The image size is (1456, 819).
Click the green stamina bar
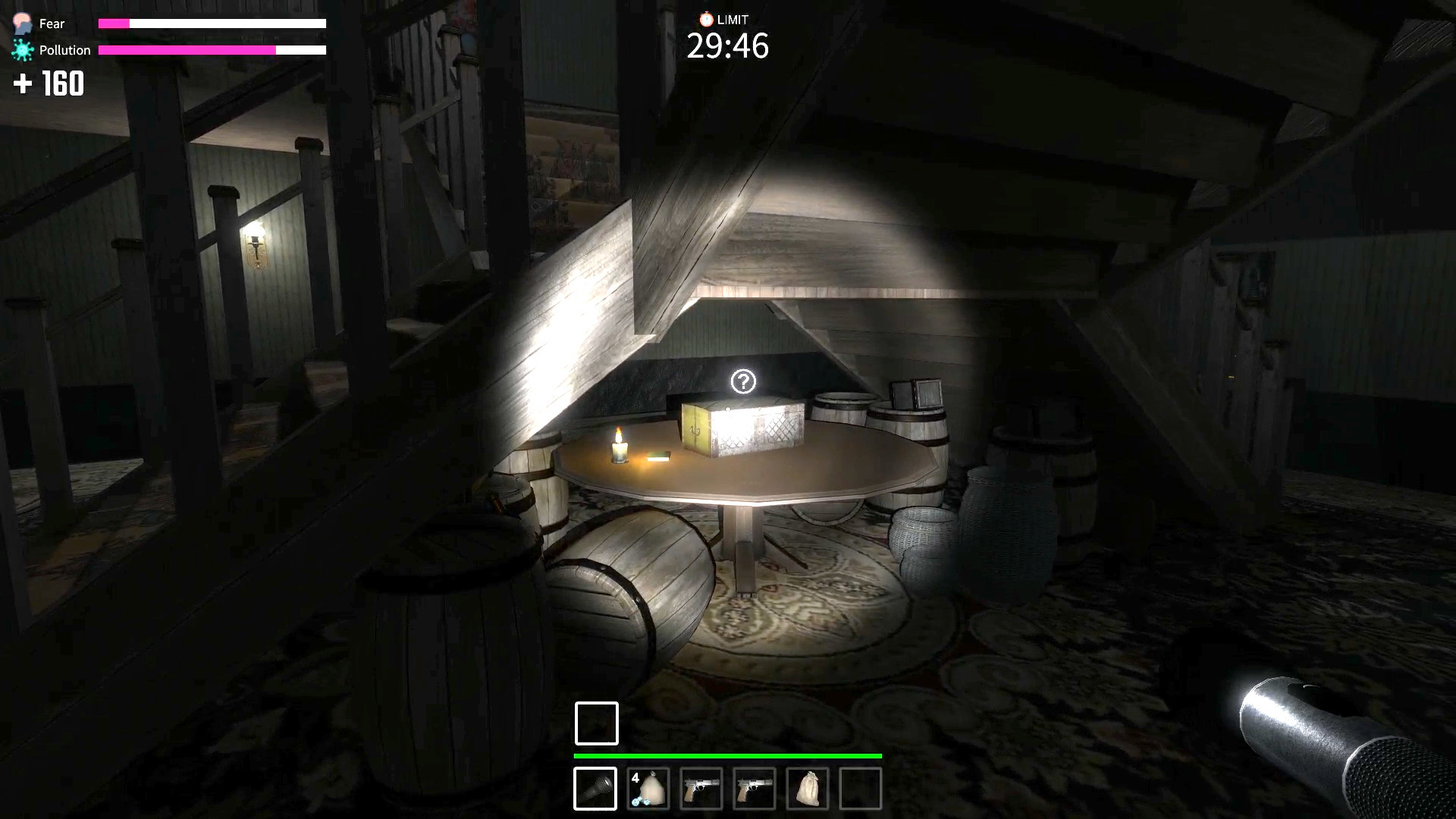726,756
